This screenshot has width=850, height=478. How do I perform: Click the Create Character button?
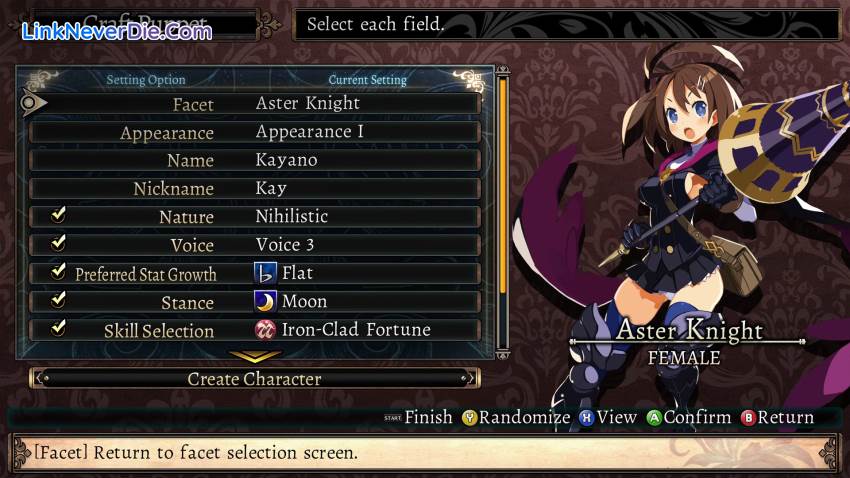pos(255,379)
